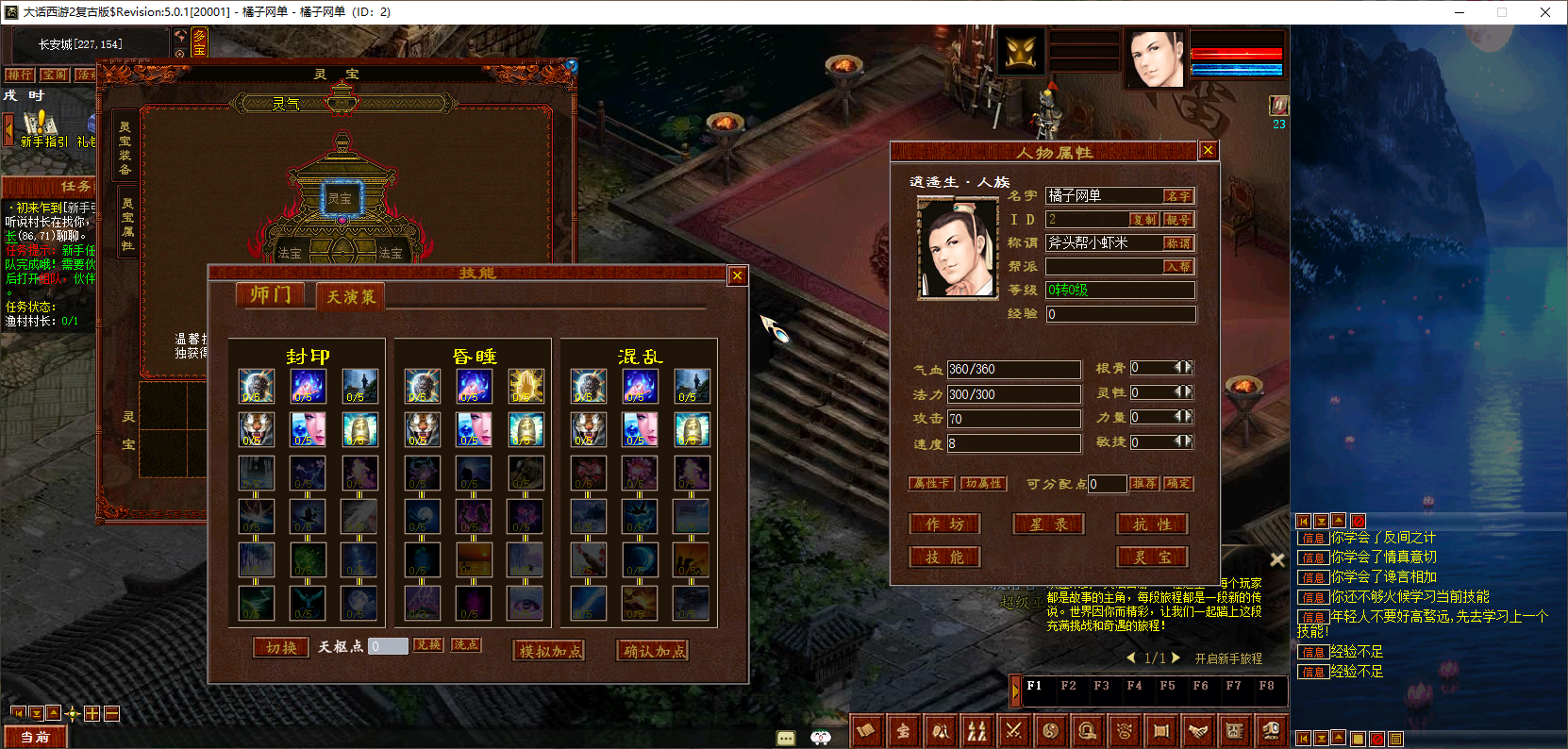Close the 技能 skill window
1568x749 pixels.
[x=738, y=275]
